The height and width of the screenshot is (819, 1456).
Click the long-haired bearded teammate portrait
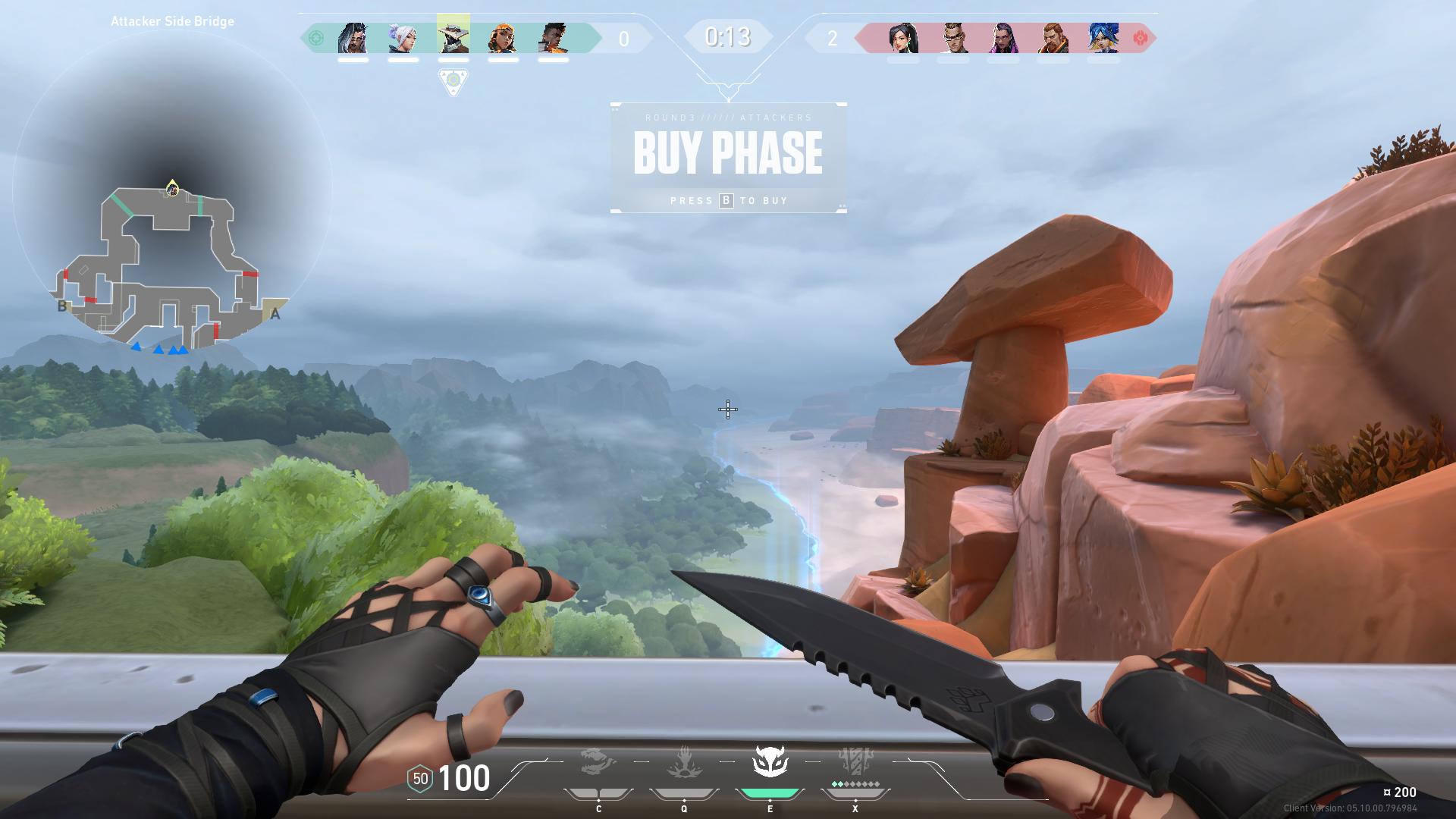353,38
